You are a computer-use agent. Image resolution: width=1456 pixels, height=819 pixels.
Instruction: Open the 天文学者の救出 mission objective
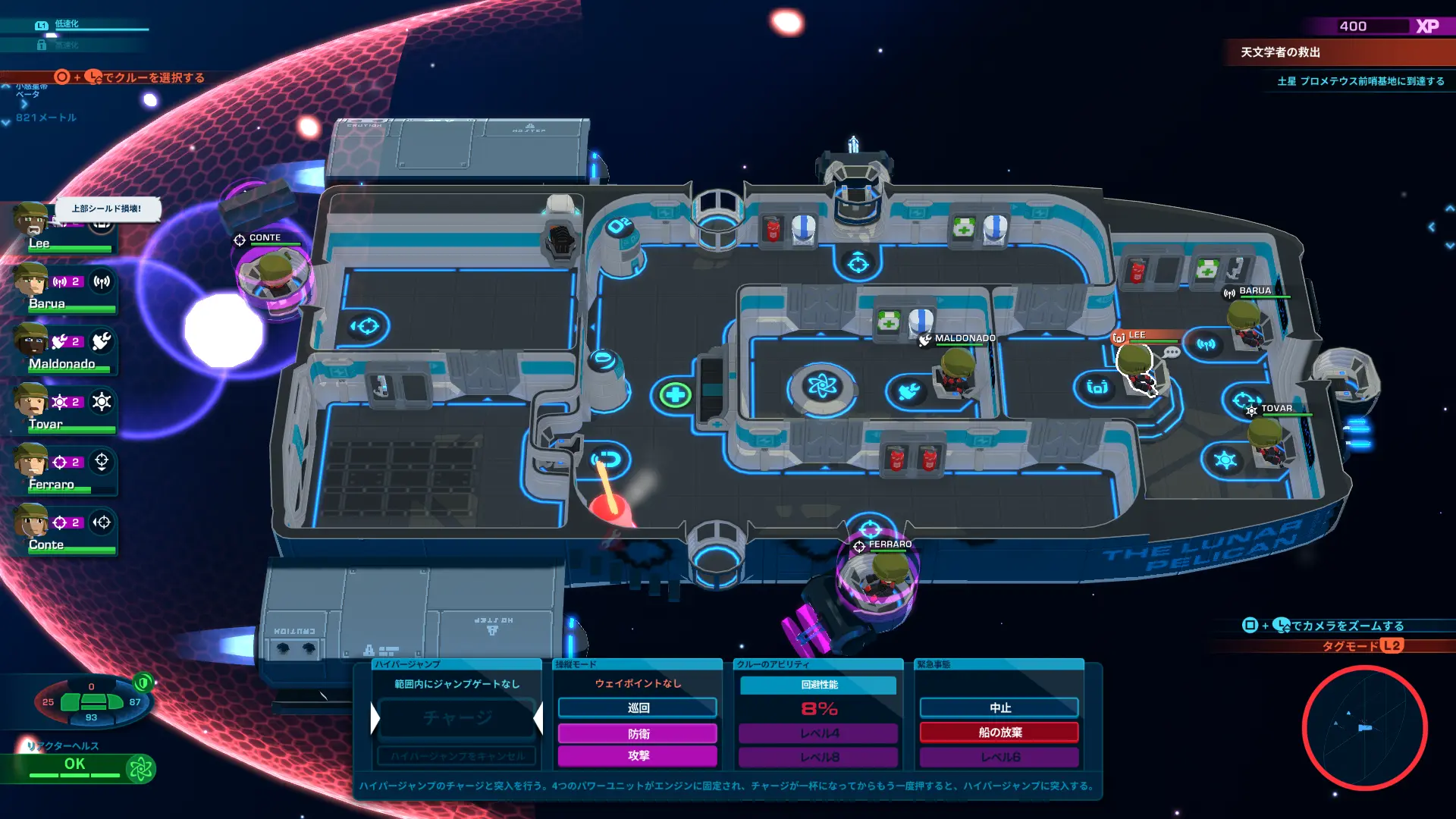1280,52
